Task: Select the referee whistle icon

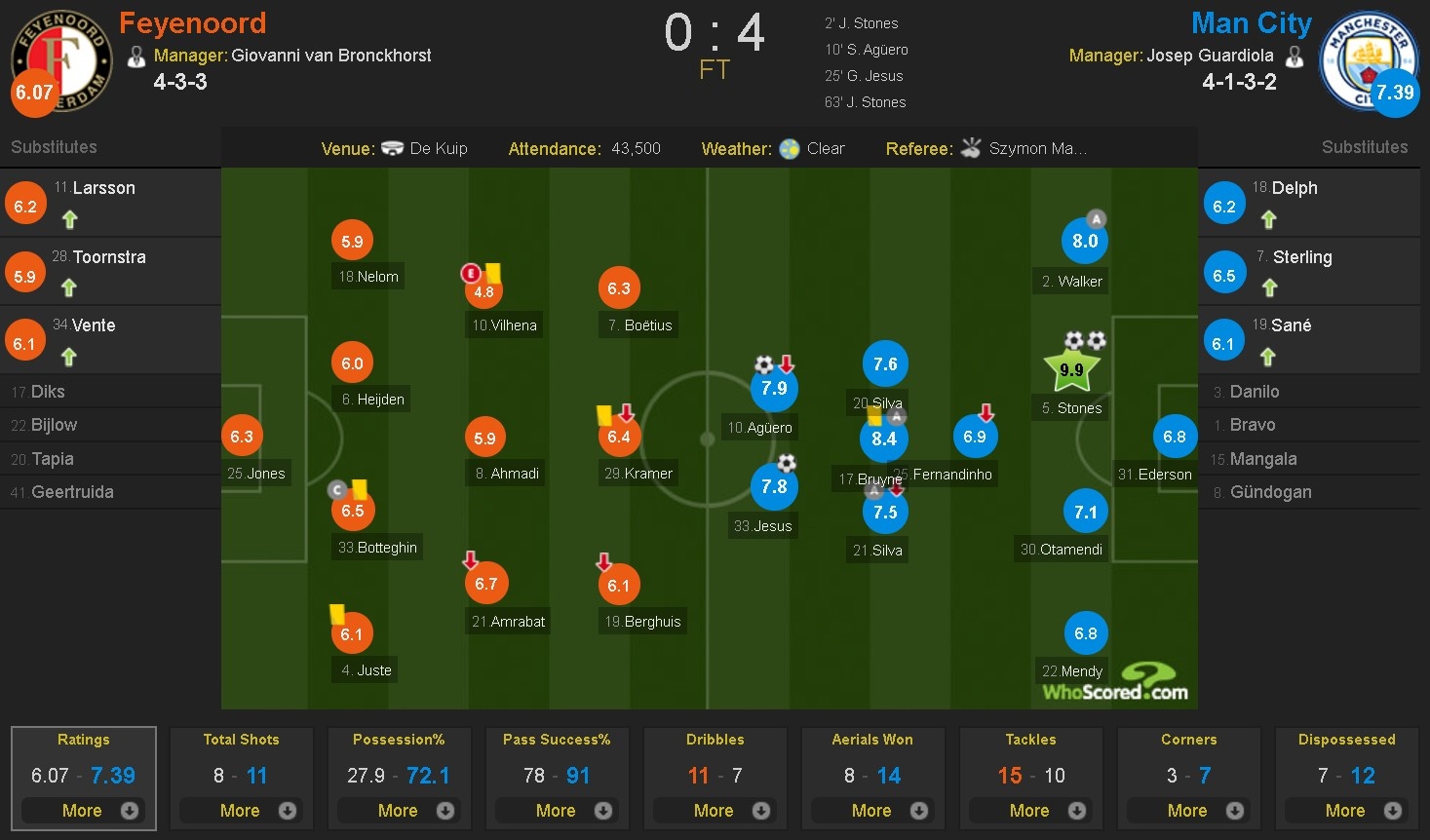Action: [971, 148]
